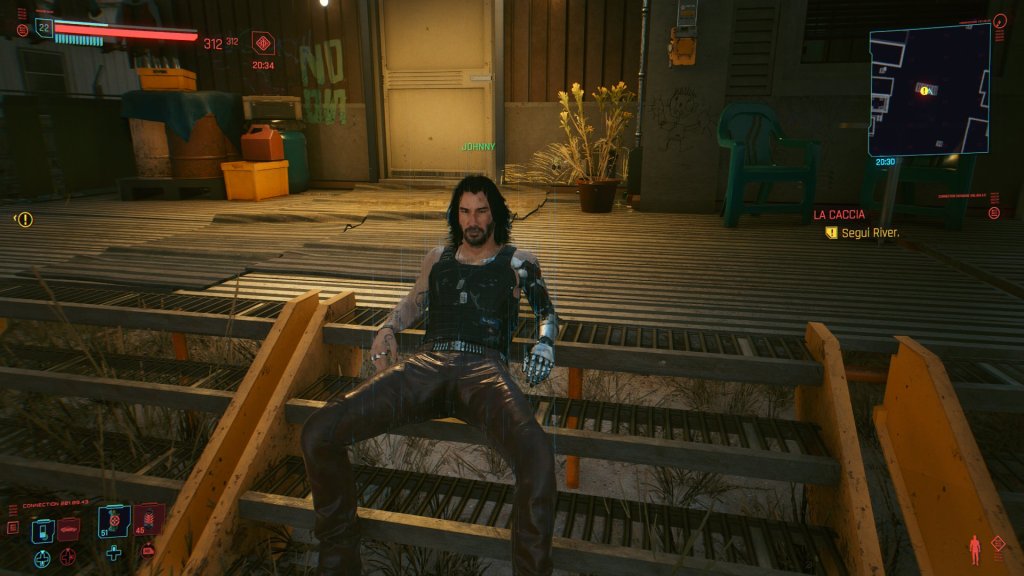
Task: Click the compass icon above the minimap
Action: [1000, 20]
